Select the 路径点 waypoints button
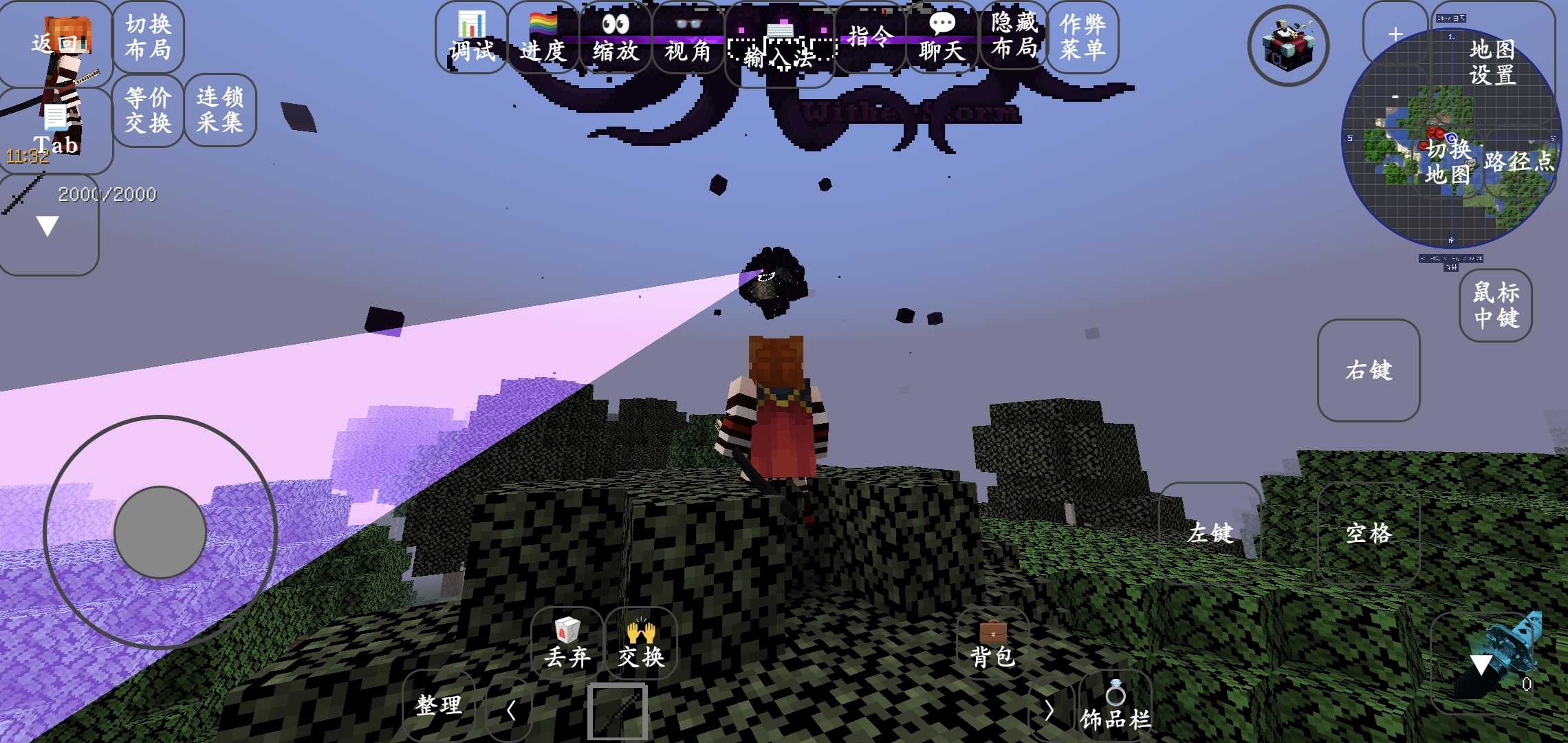The height and width of the screenshot is (743, 1568). [x=1518, y=162]
